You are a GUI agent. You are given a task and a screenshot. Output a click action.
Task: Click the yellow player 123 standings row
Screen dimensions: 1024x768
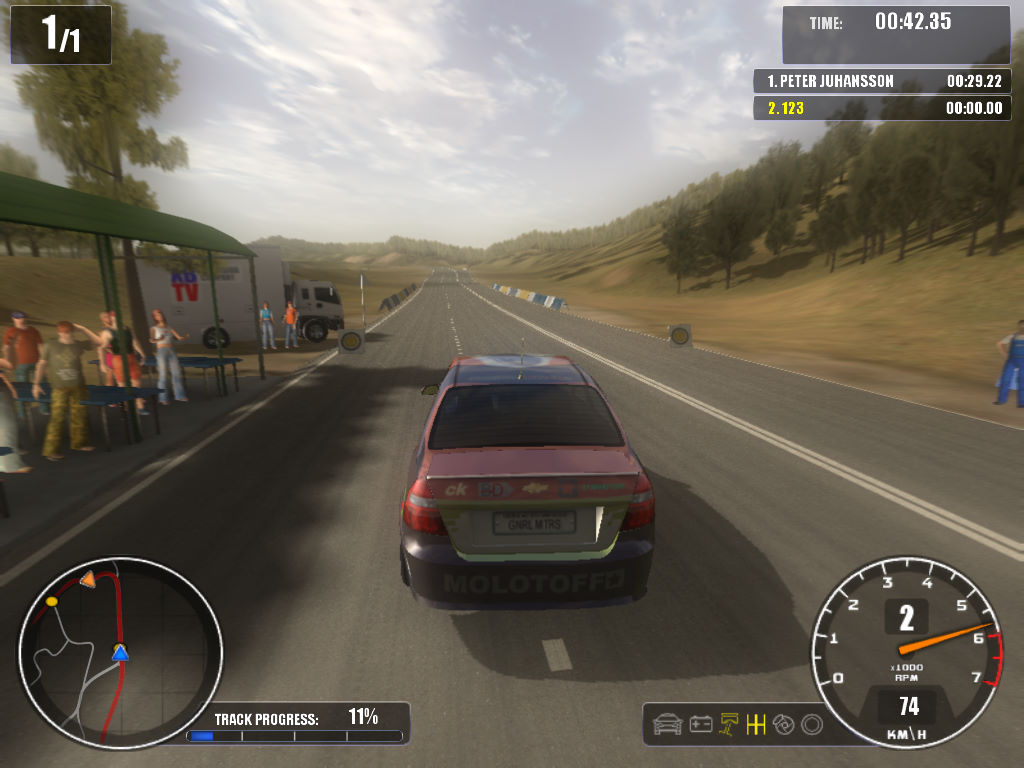coord(882,108)
